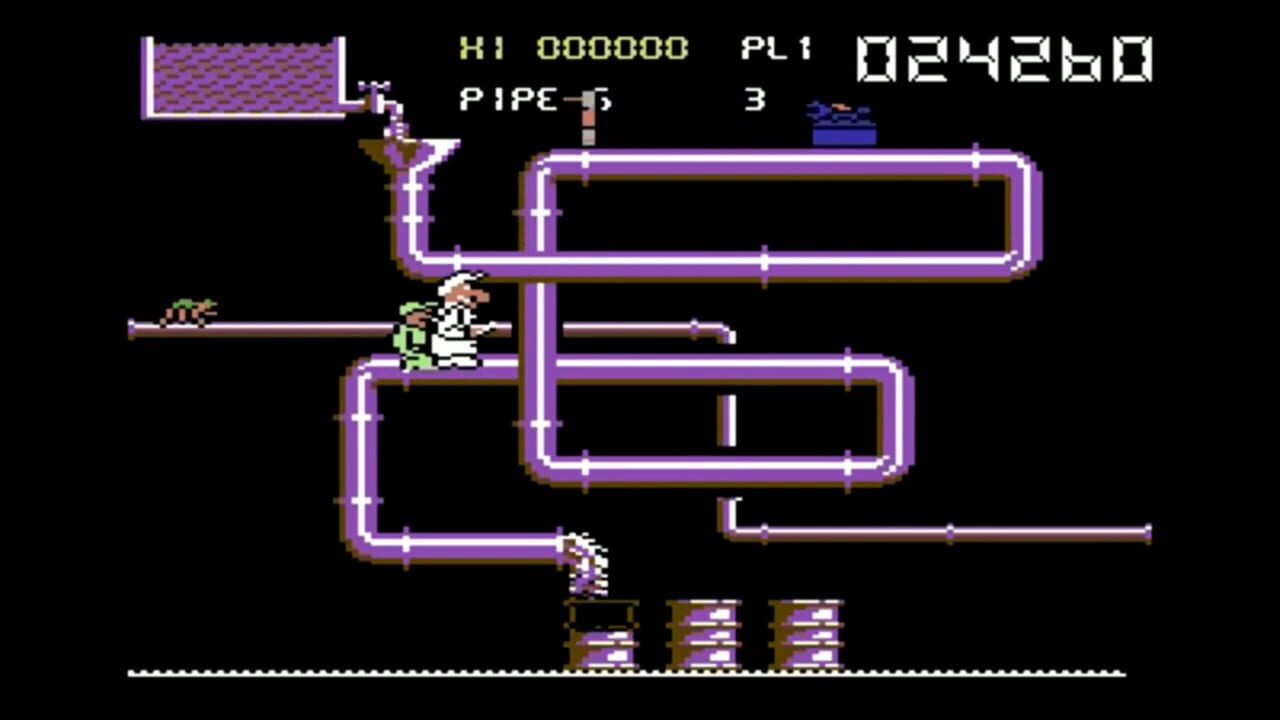Click the lobster enemy crawling on the left pipe
The height and width of the screenshot is (720, 1280).
coord(190,312)
